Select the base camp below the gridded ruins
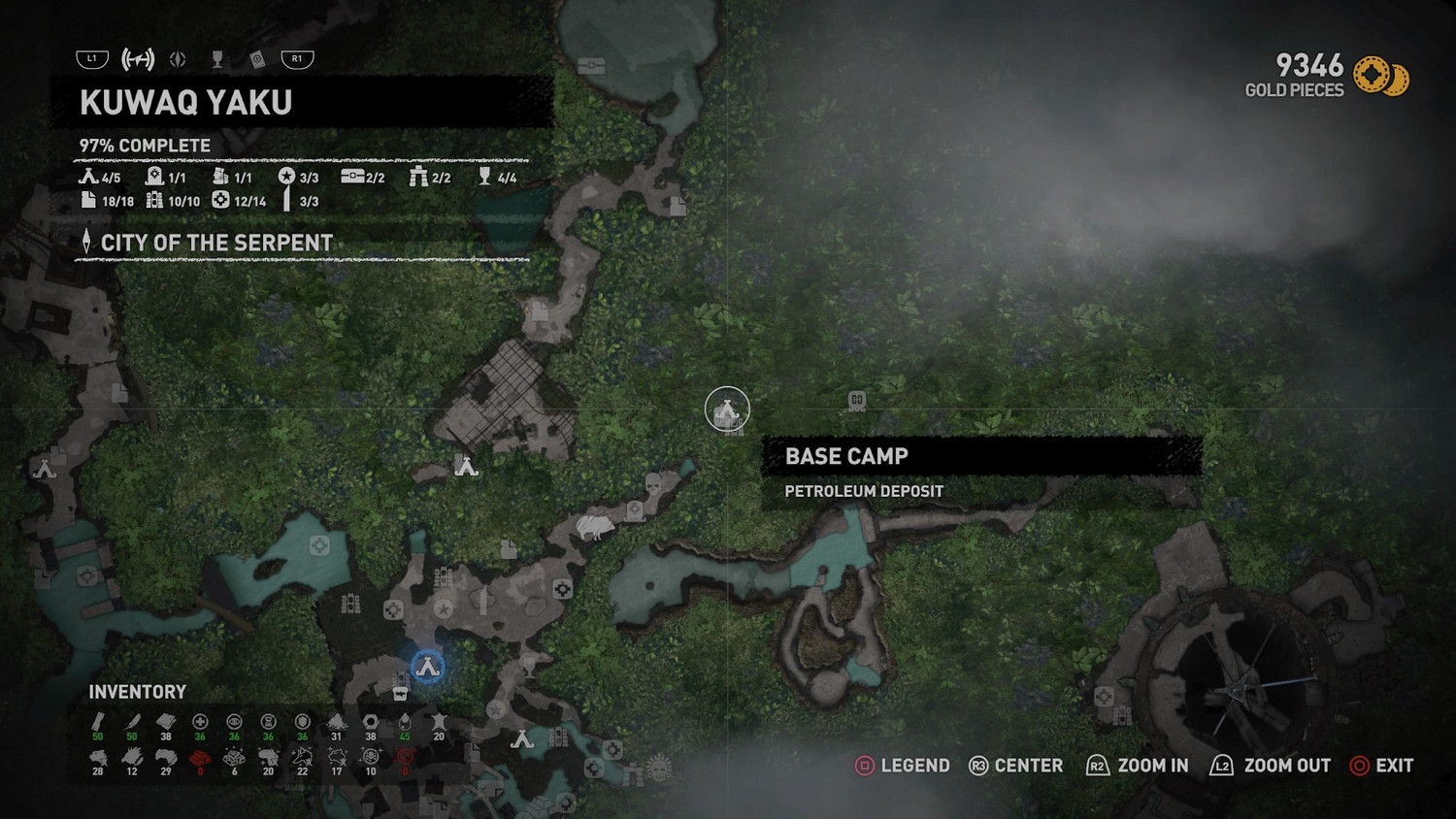 466,467
